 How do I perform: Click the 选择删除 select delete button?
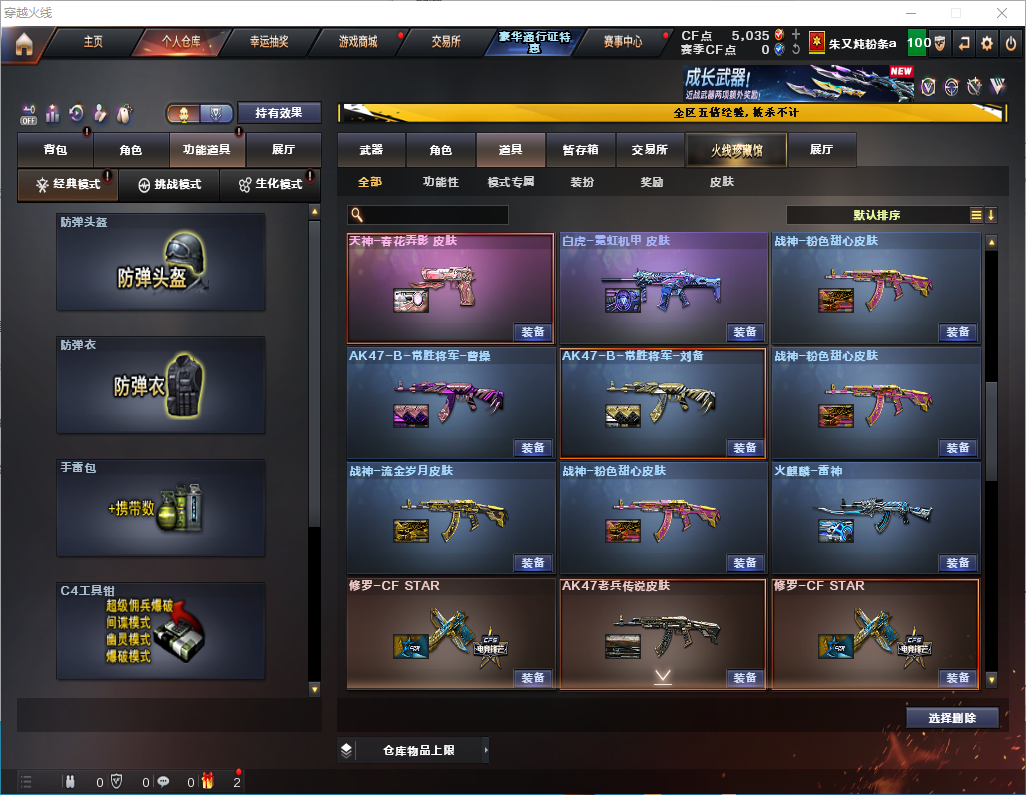point(952,718)
